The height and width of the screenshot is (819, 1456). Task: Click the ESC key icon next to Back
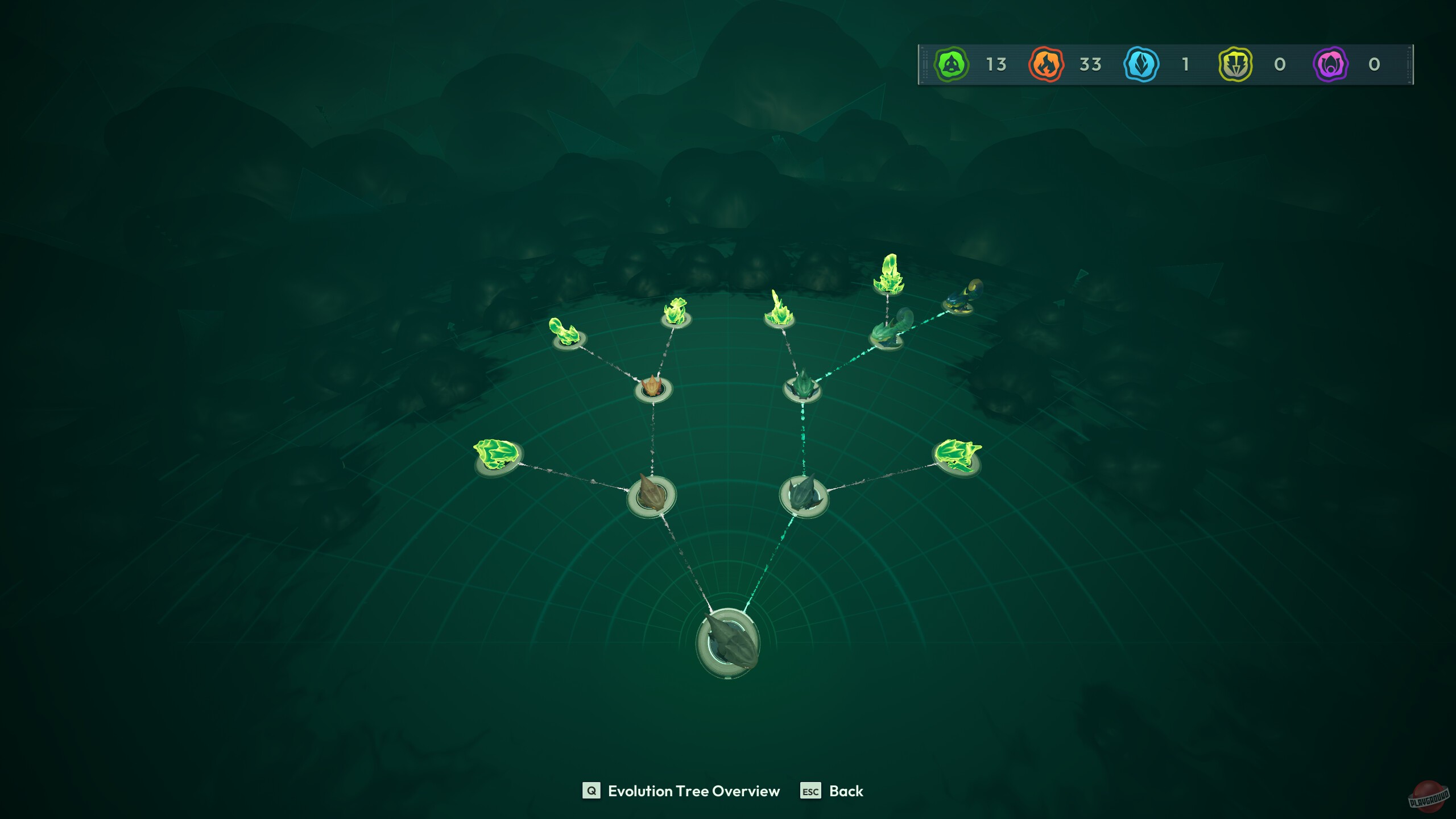810,791
